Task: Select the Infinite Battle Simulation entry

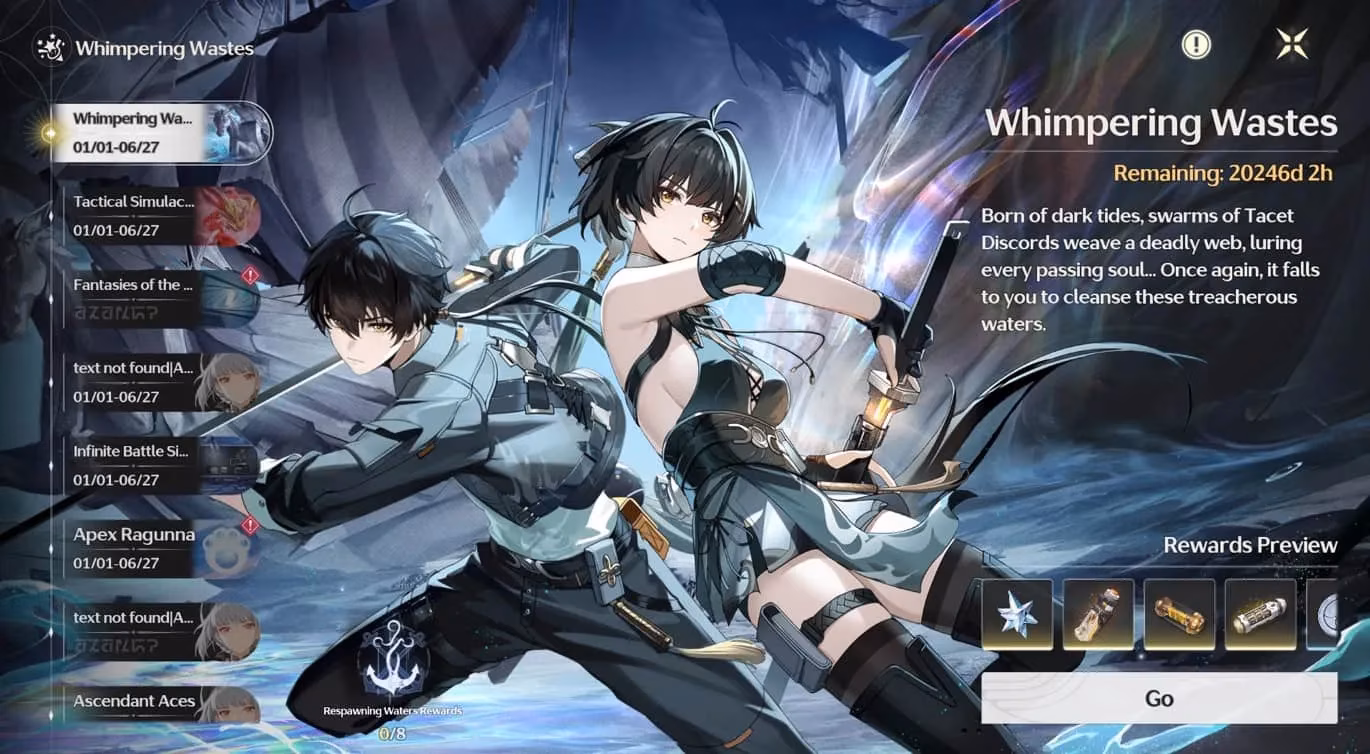Action: pos(160,465)
